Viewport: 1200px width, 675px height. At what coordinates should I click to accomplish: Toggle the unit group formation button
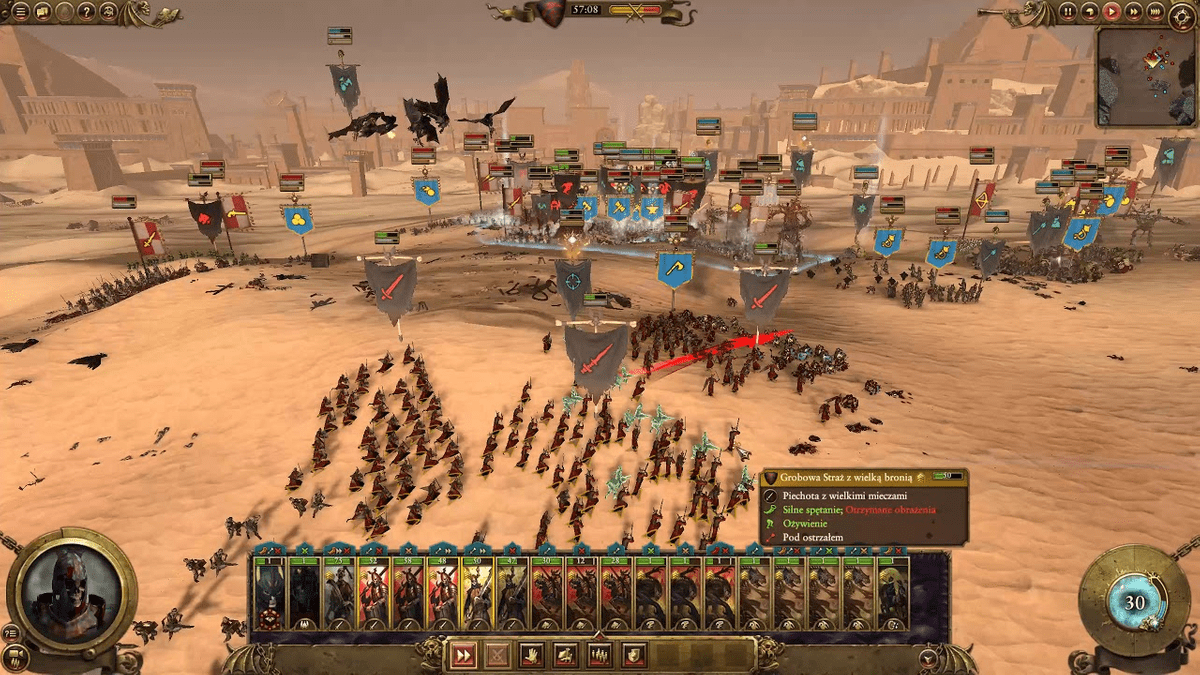coord(599,655)
